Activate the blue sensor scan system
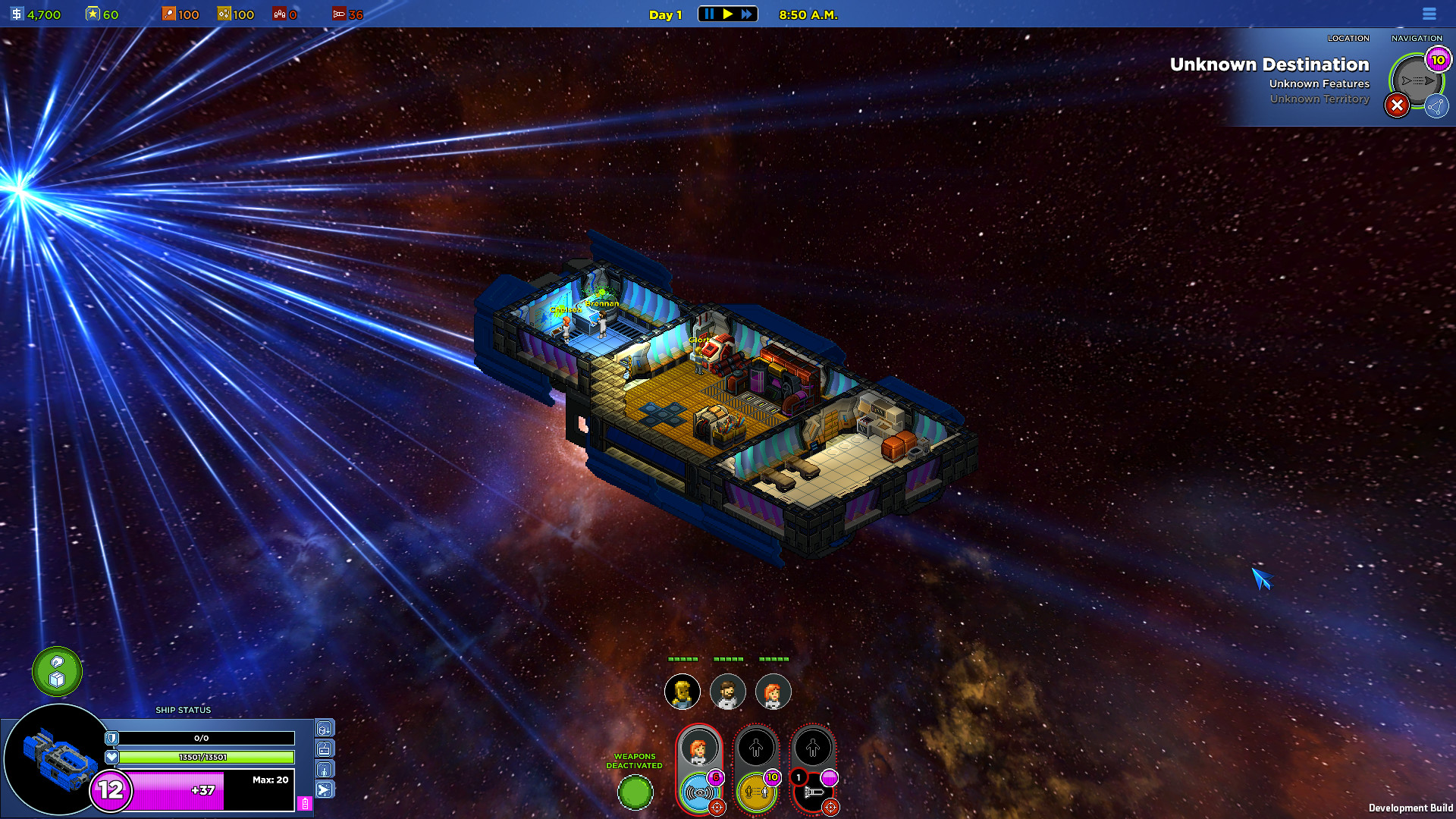 (698, 792)
